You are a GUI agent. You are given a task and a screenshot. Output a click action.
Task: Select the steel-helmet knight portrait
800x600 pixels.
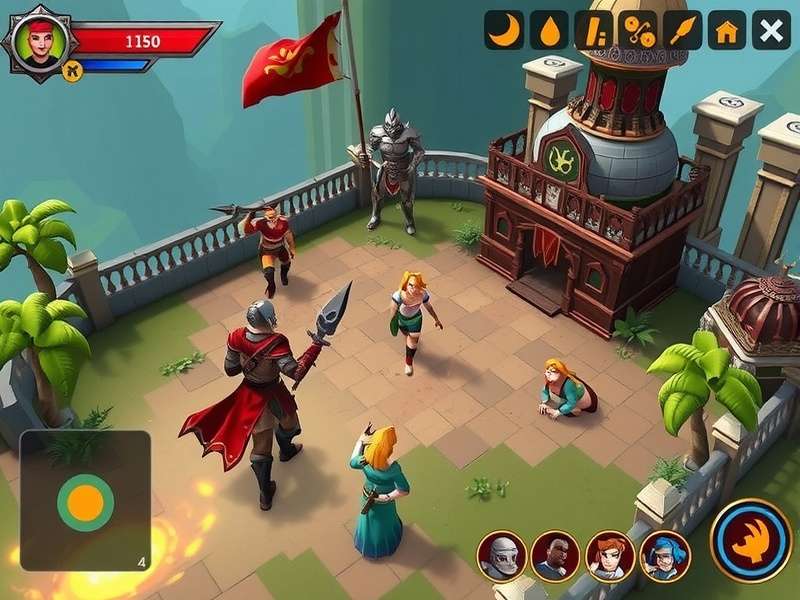501,555
